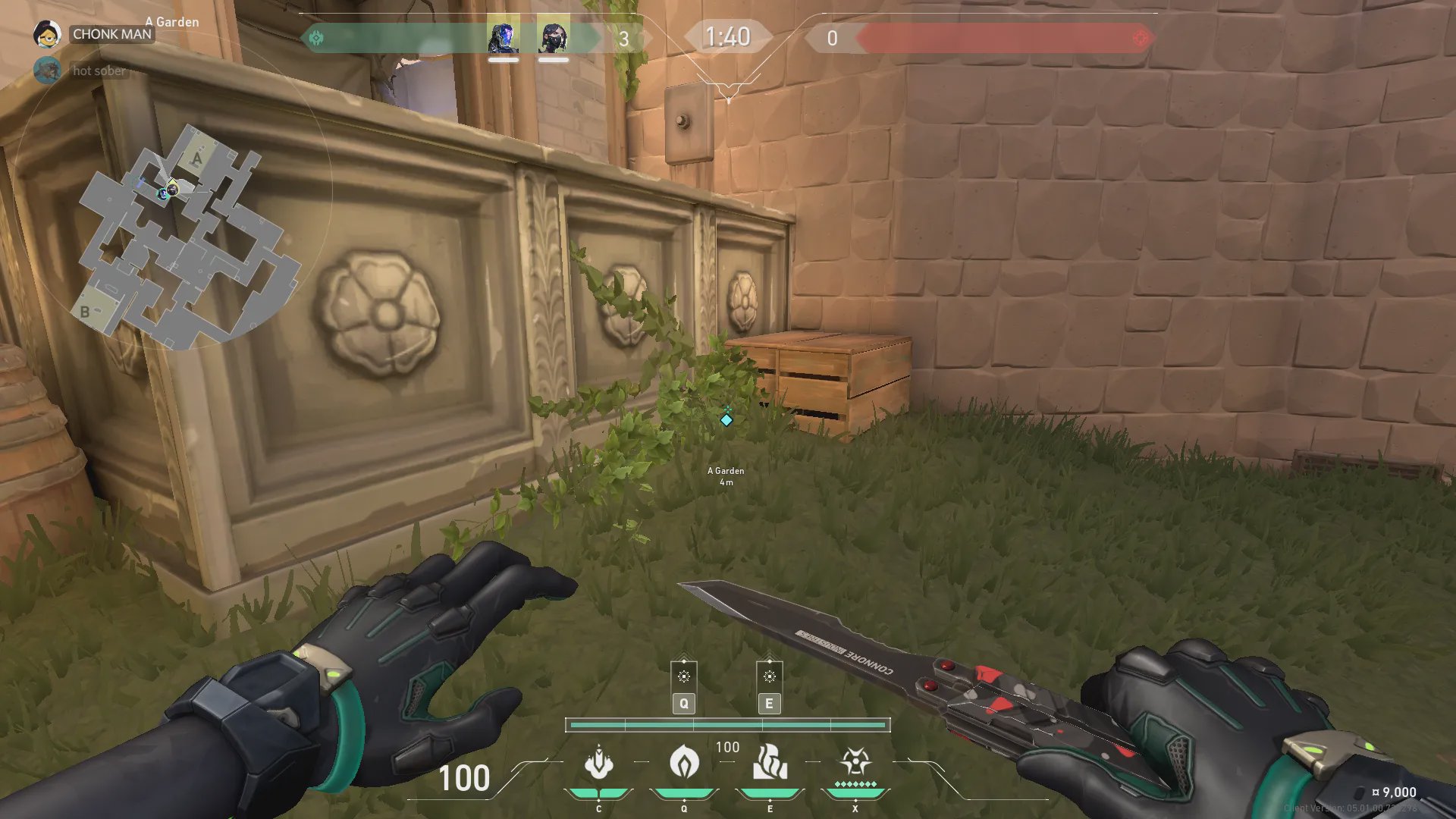Click the cyan A Garden ping marker
The height and width of the screenshot is (819, 1456).
(726, 419)
